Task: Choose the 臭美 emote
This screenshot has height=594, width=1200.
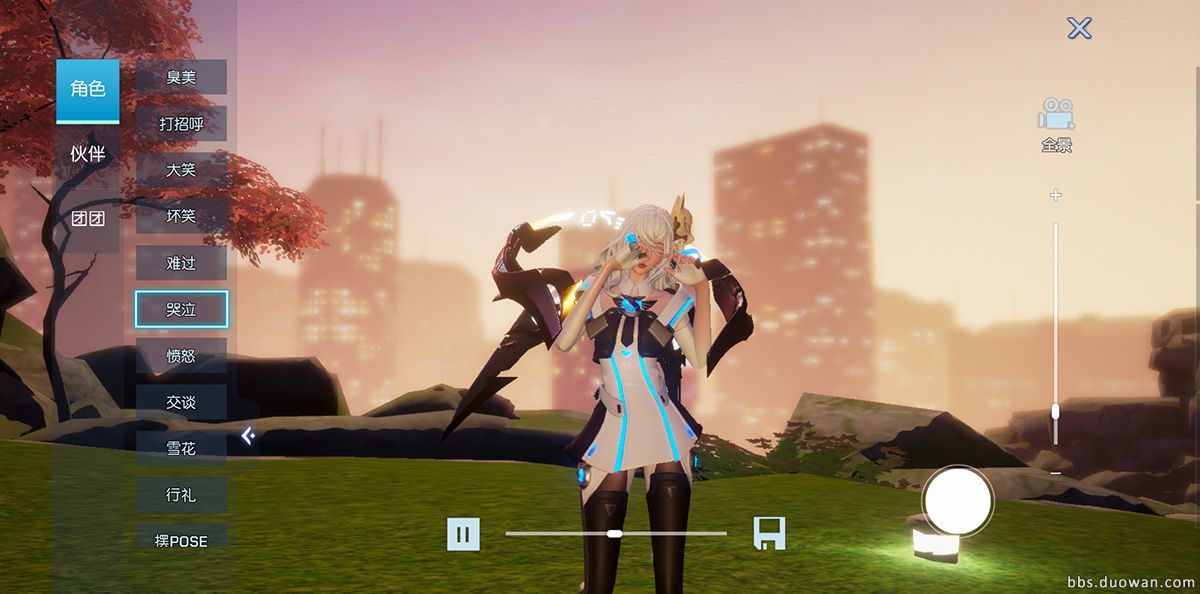Action: pyautogui.click(x=181, y=77)
